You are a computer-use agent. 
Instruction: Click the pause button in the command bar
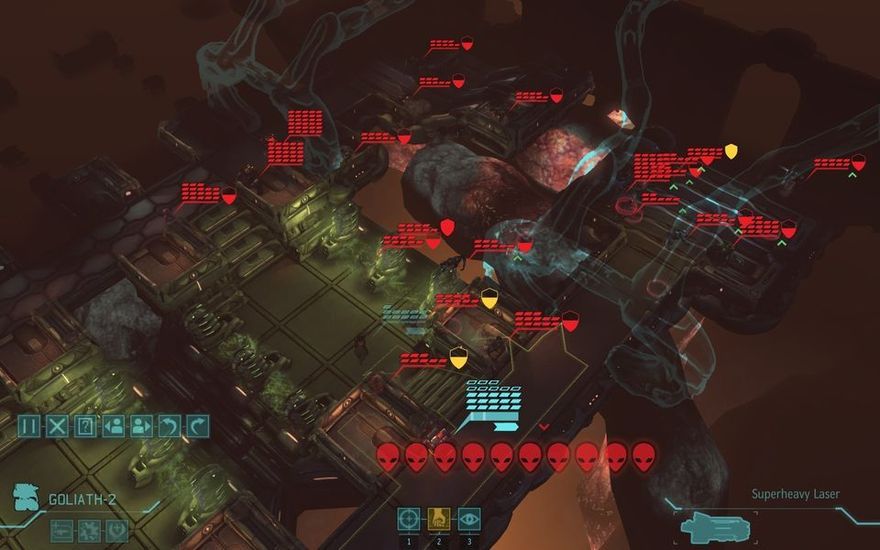[x=29, y=426]
